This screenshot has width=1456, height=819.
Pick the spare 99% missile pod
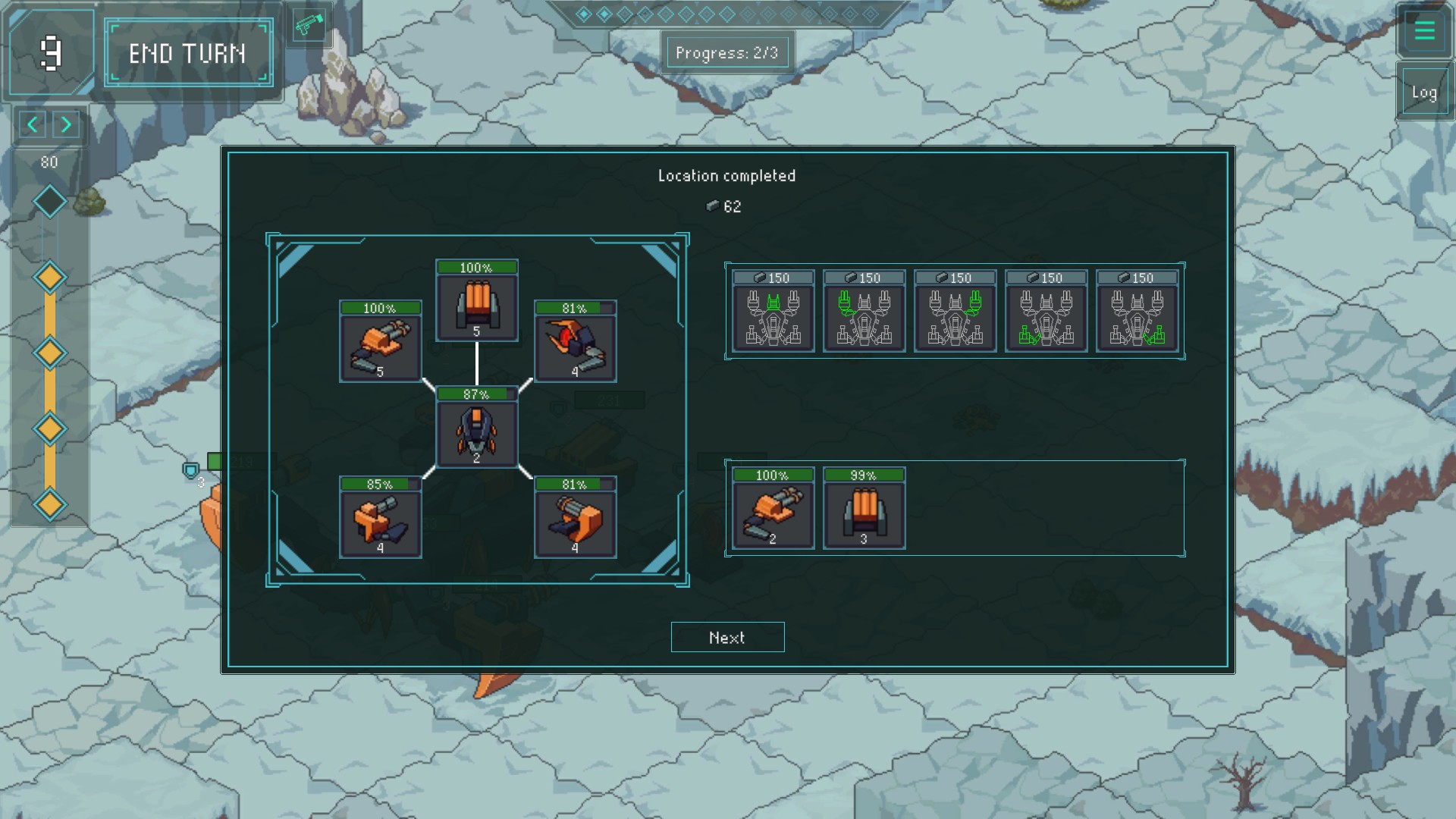(864, 508)
